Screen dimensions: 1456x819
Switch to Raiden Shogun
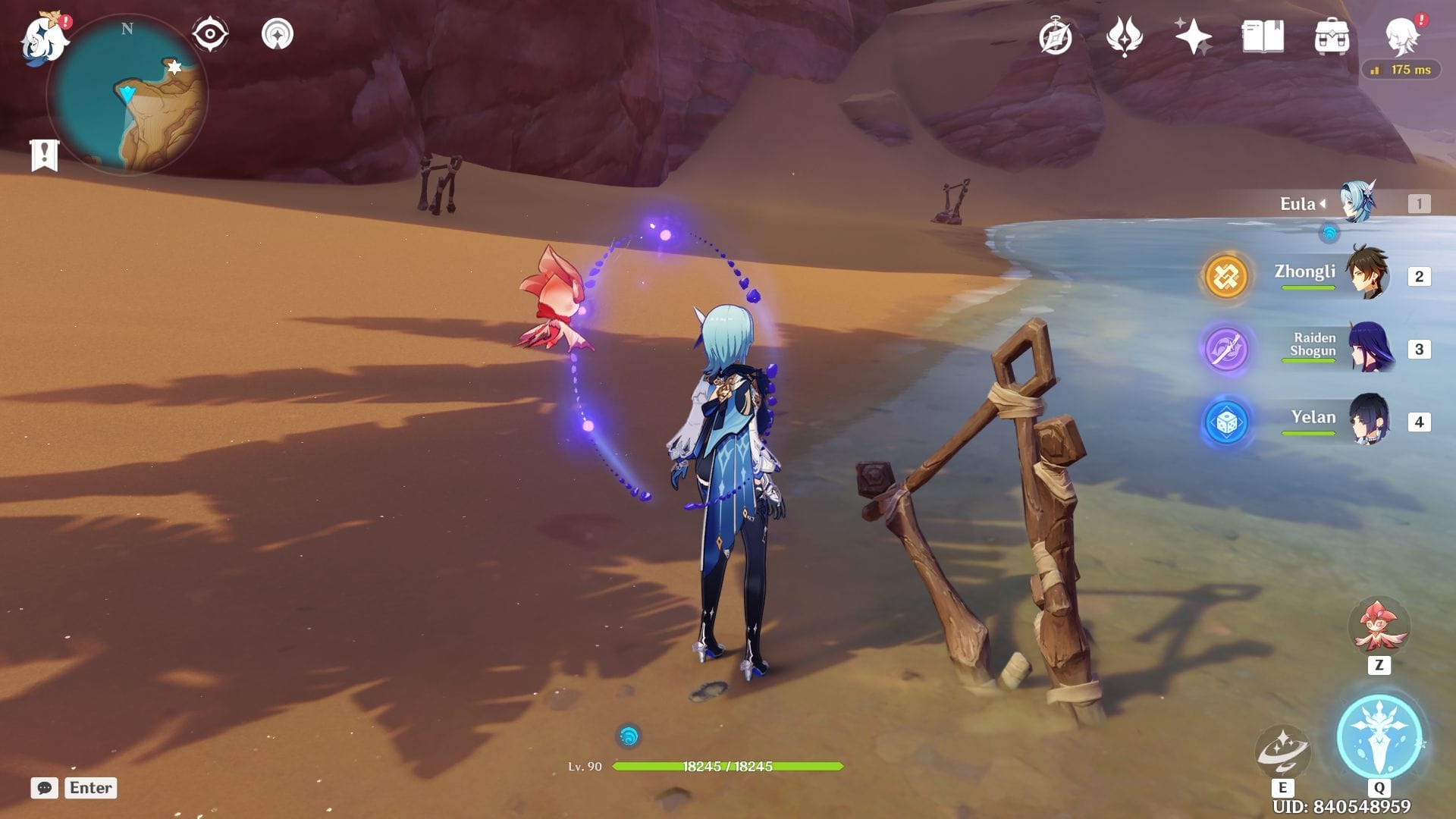(x=1367, y=348)
